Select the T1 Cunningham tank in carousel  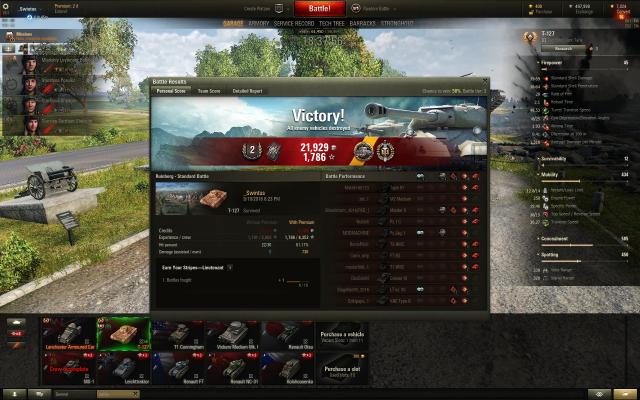[176, 334]
